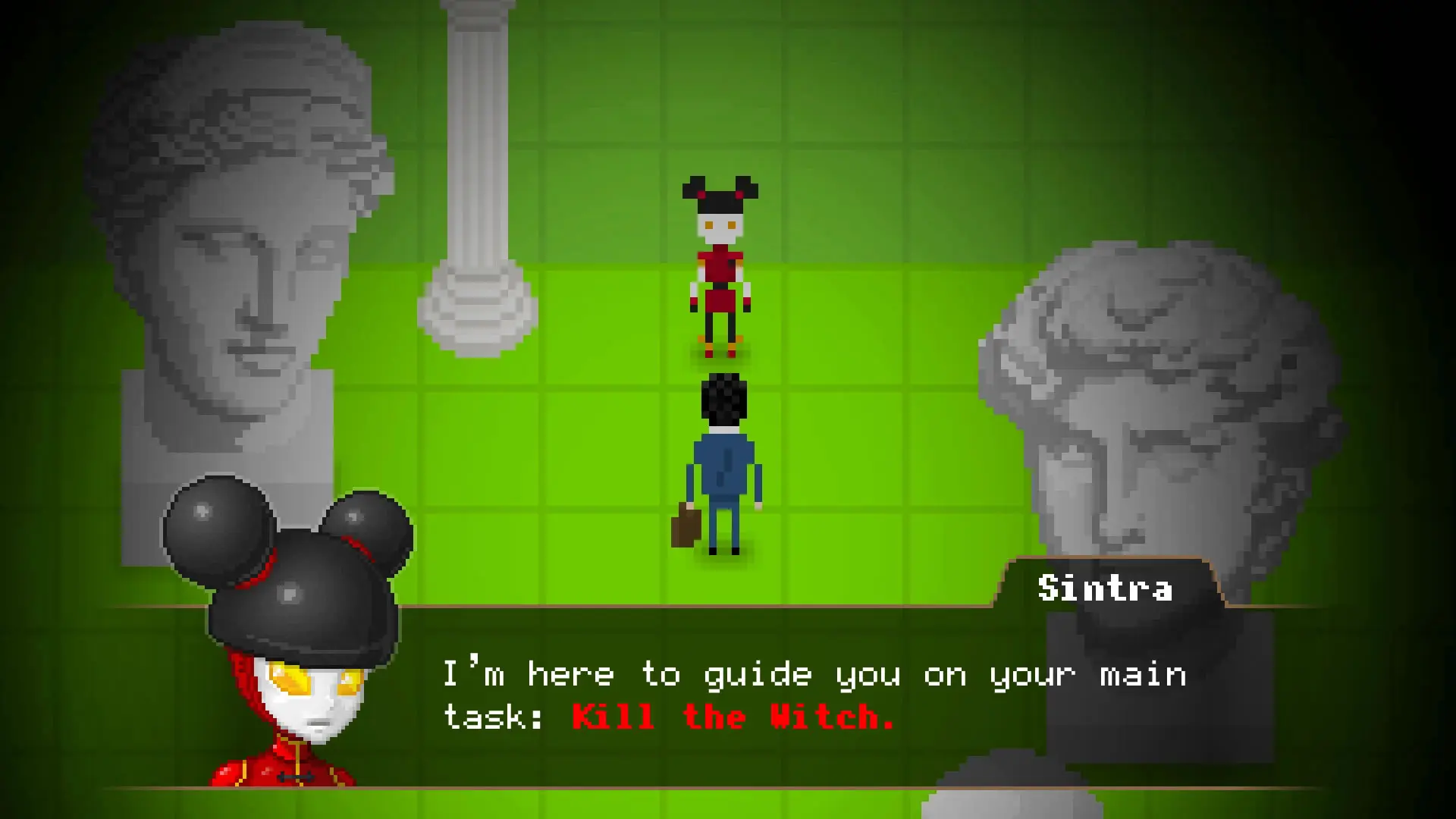Click the dialogue box to advance text

[x=758, y=698]
